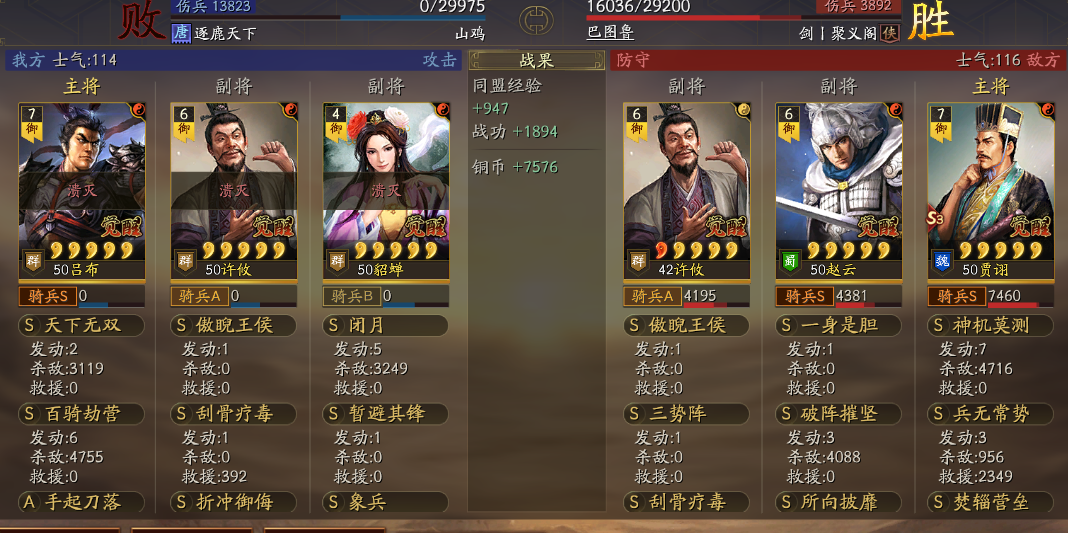Open the 貂蝉 general card
This screenshot has width=1068, height=533.
point(386,190)
